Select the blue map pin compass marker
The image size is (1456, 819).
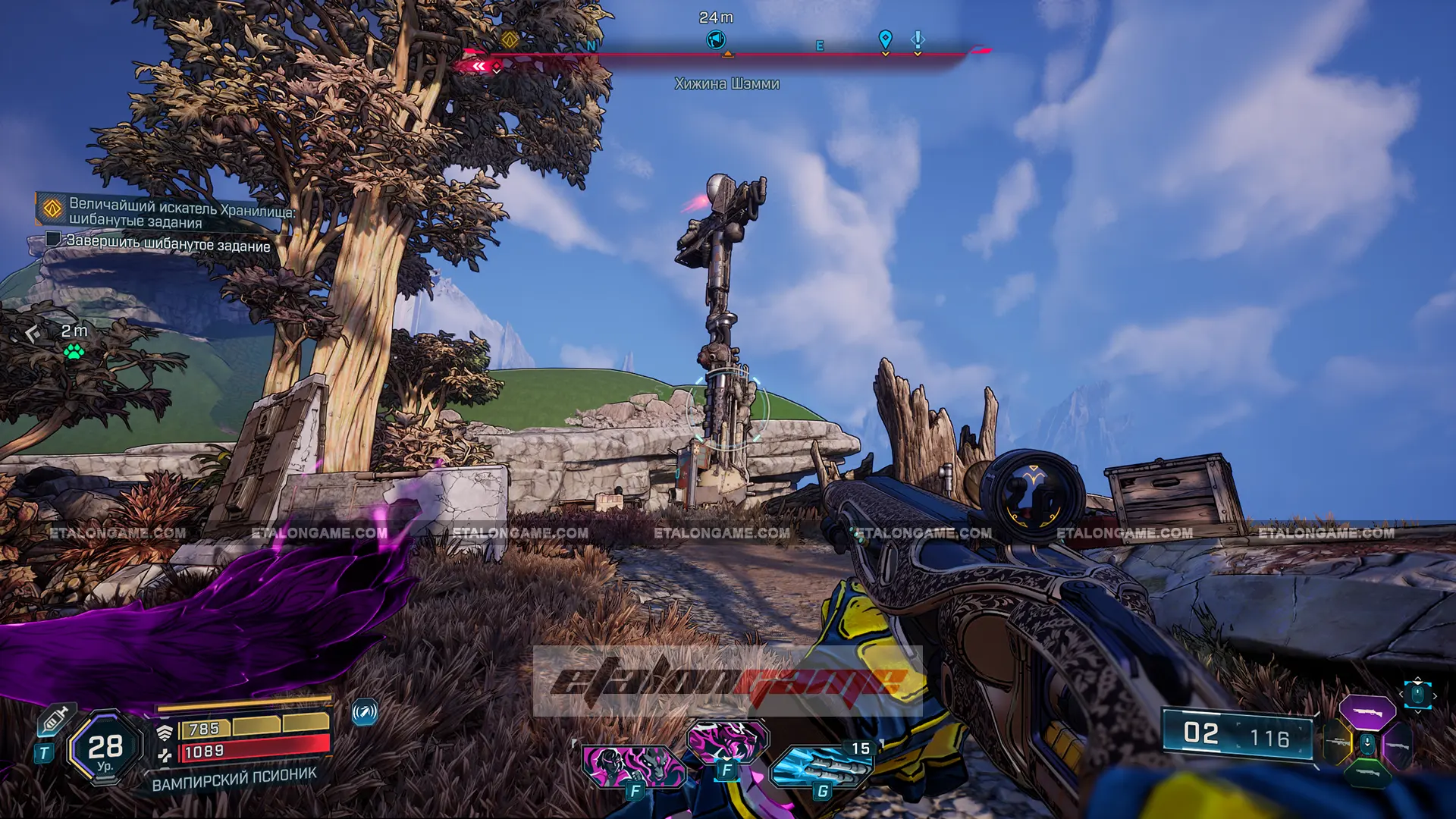click(885, 39)
